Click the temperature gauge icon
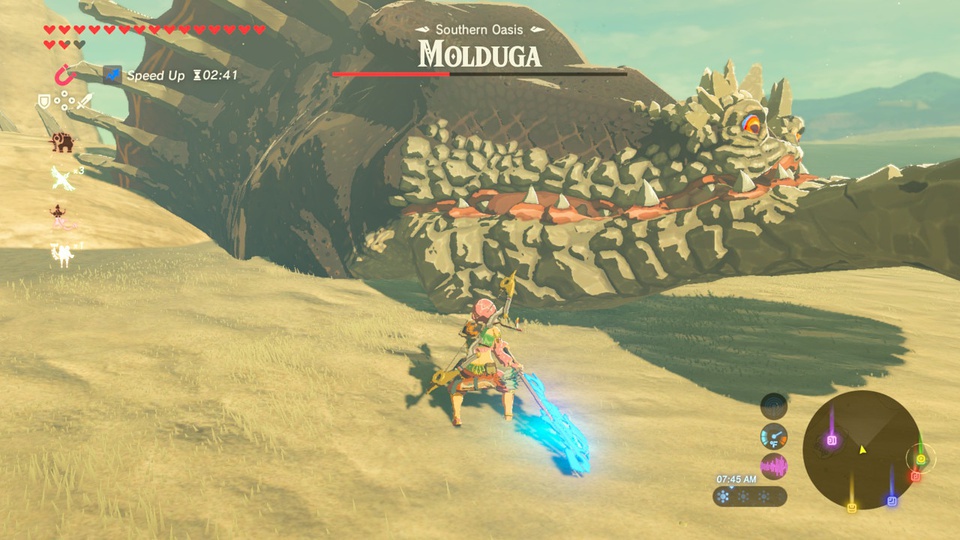The height and width of the screenshot is (540, 960). [774, 436]
